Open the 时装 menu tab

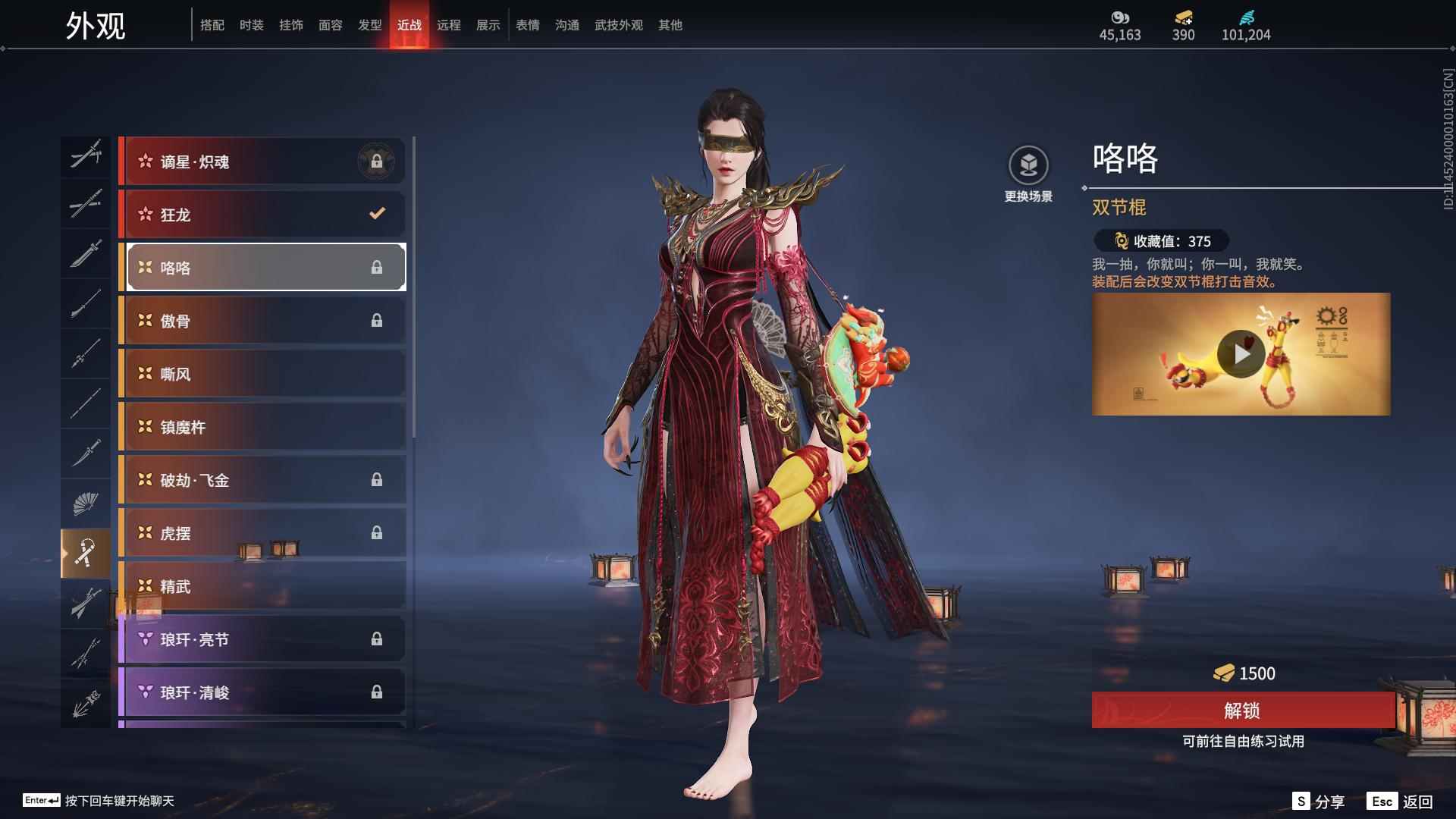click(251, 24)
